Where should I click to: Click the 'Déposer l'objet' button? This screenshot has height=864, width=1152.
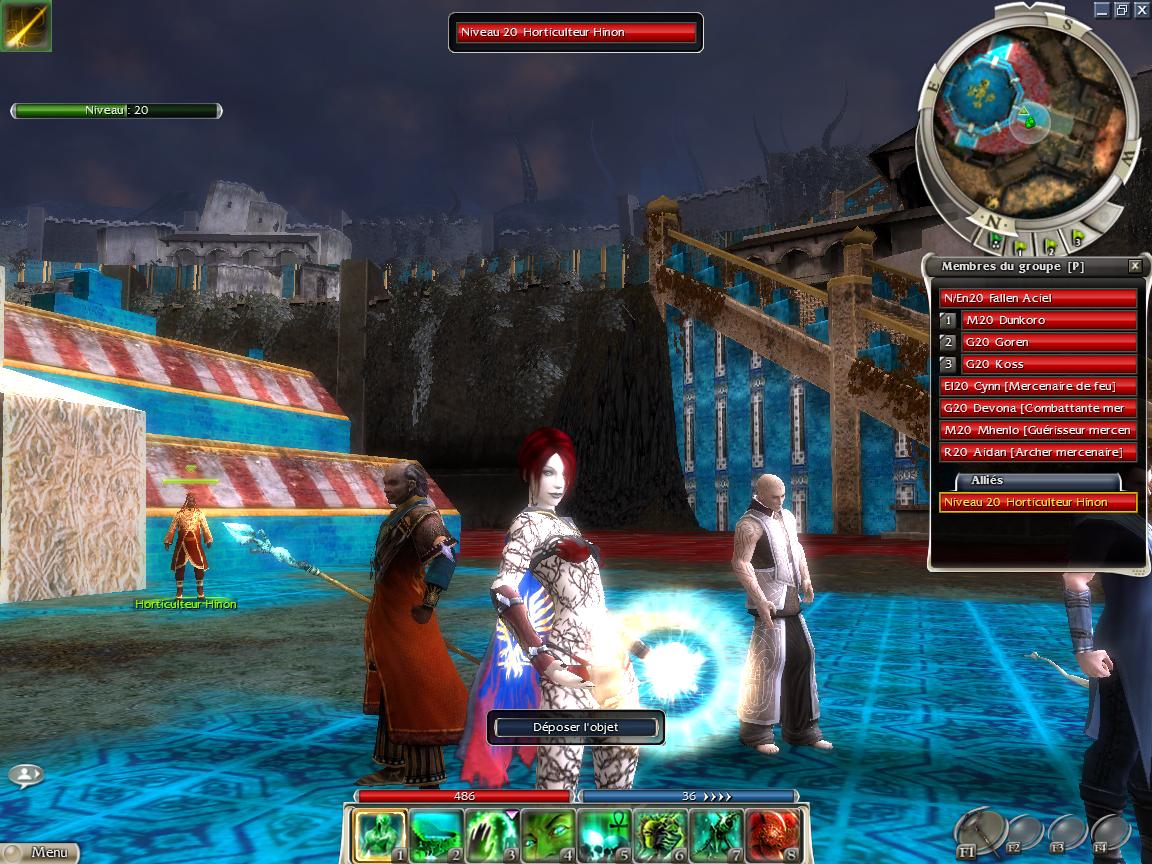coord(575,727)
